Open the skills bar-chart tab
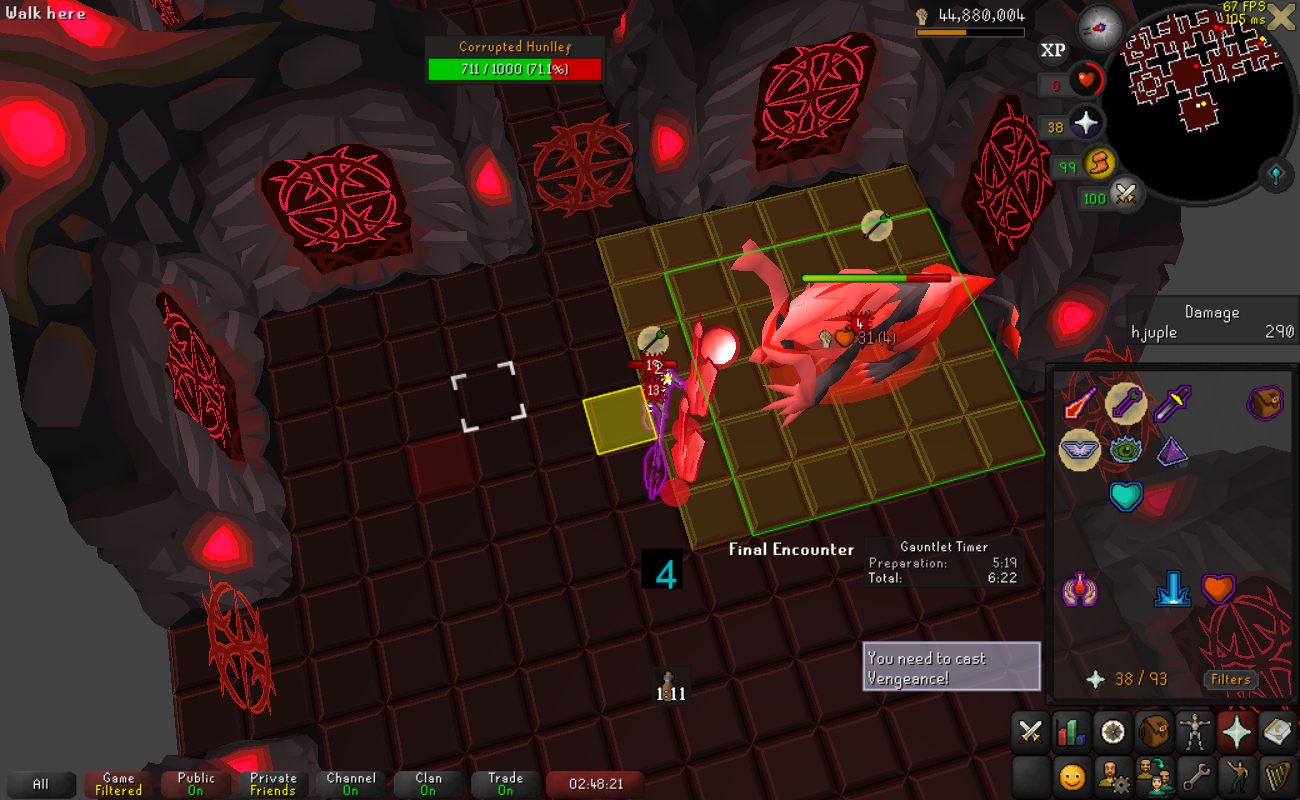Screen dimensions: 1300x800 pyautogui.click(x=1071, y=733)
